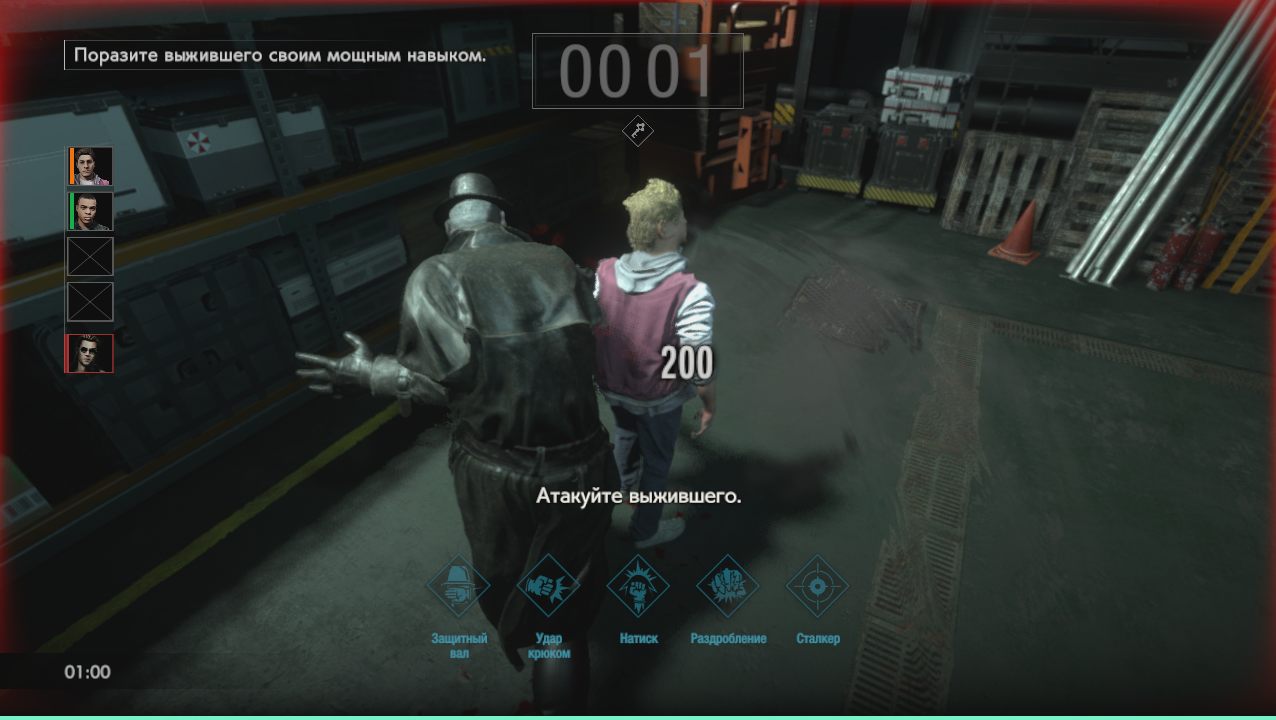Activate the Сталкер skill icon

[817, 587]
